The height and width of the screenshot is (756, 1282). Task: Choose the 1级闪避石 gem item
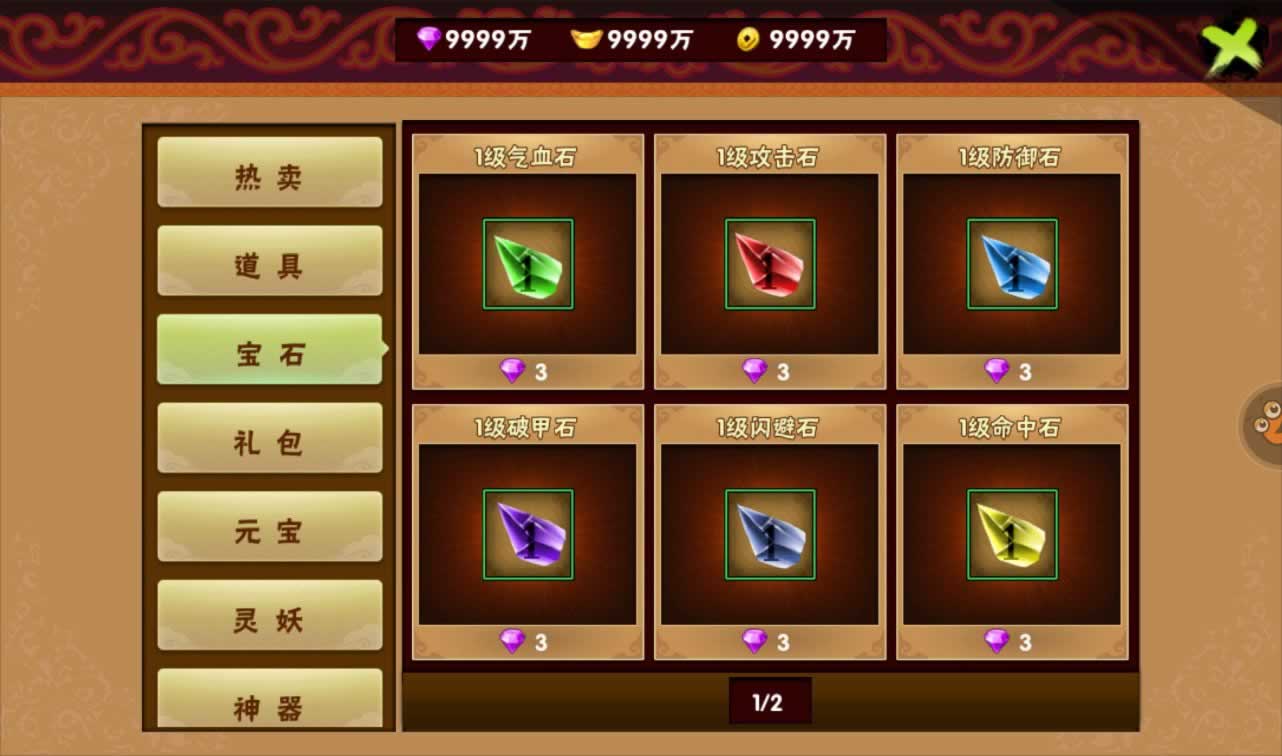pyautogui.click(x=770, y=534)
